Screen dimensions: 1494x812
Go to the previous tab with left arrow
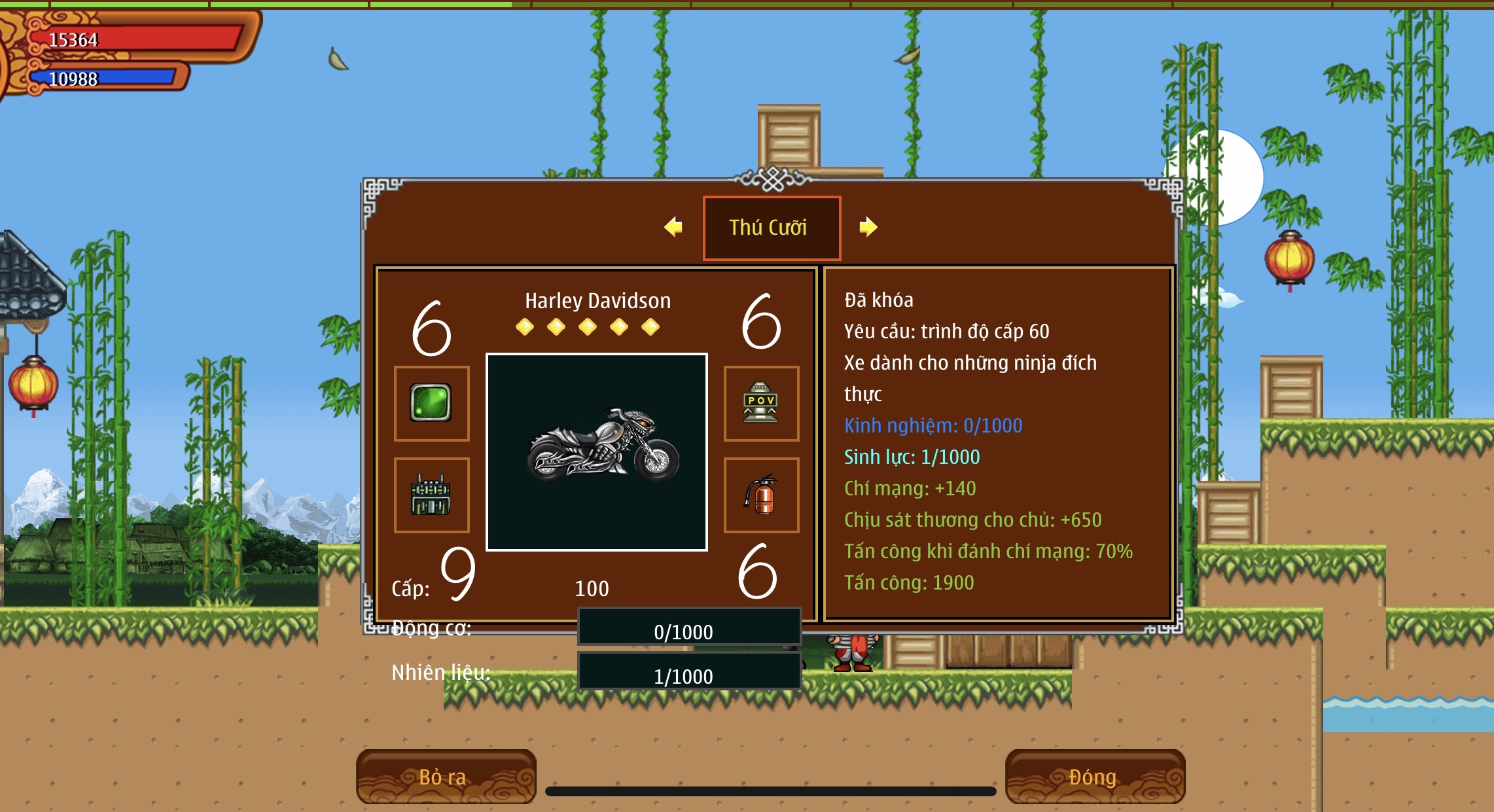(x=673, y=227)
